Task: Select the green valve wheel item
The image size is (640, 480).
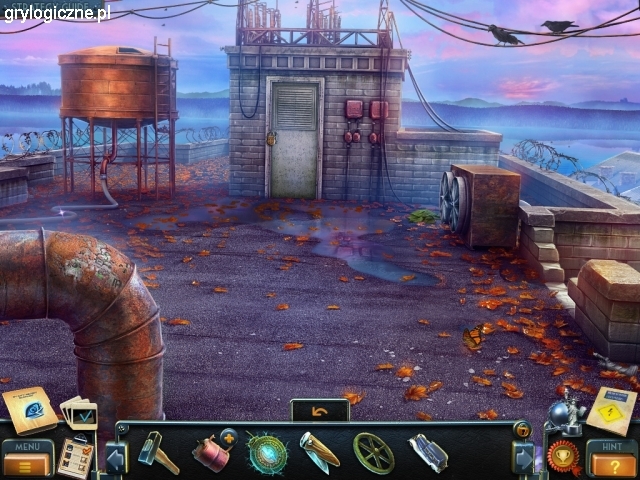Action: 373,452
